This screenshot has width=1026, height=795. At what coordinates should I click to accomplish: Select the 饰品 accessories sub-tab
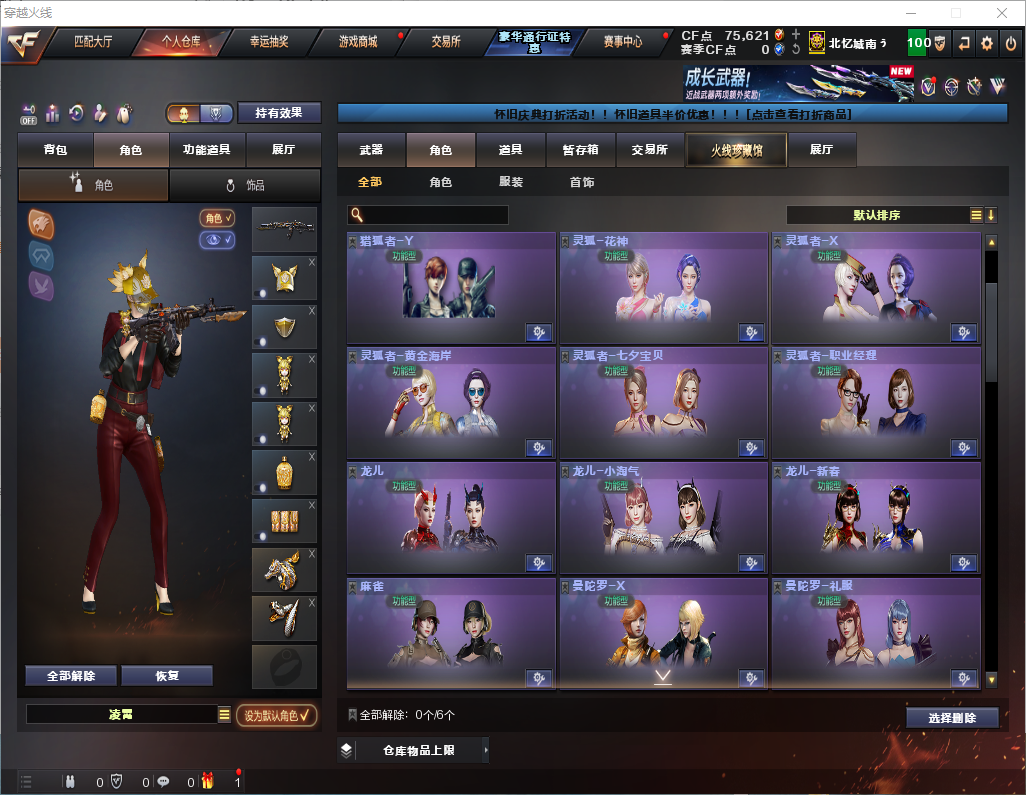pos(245,185)
